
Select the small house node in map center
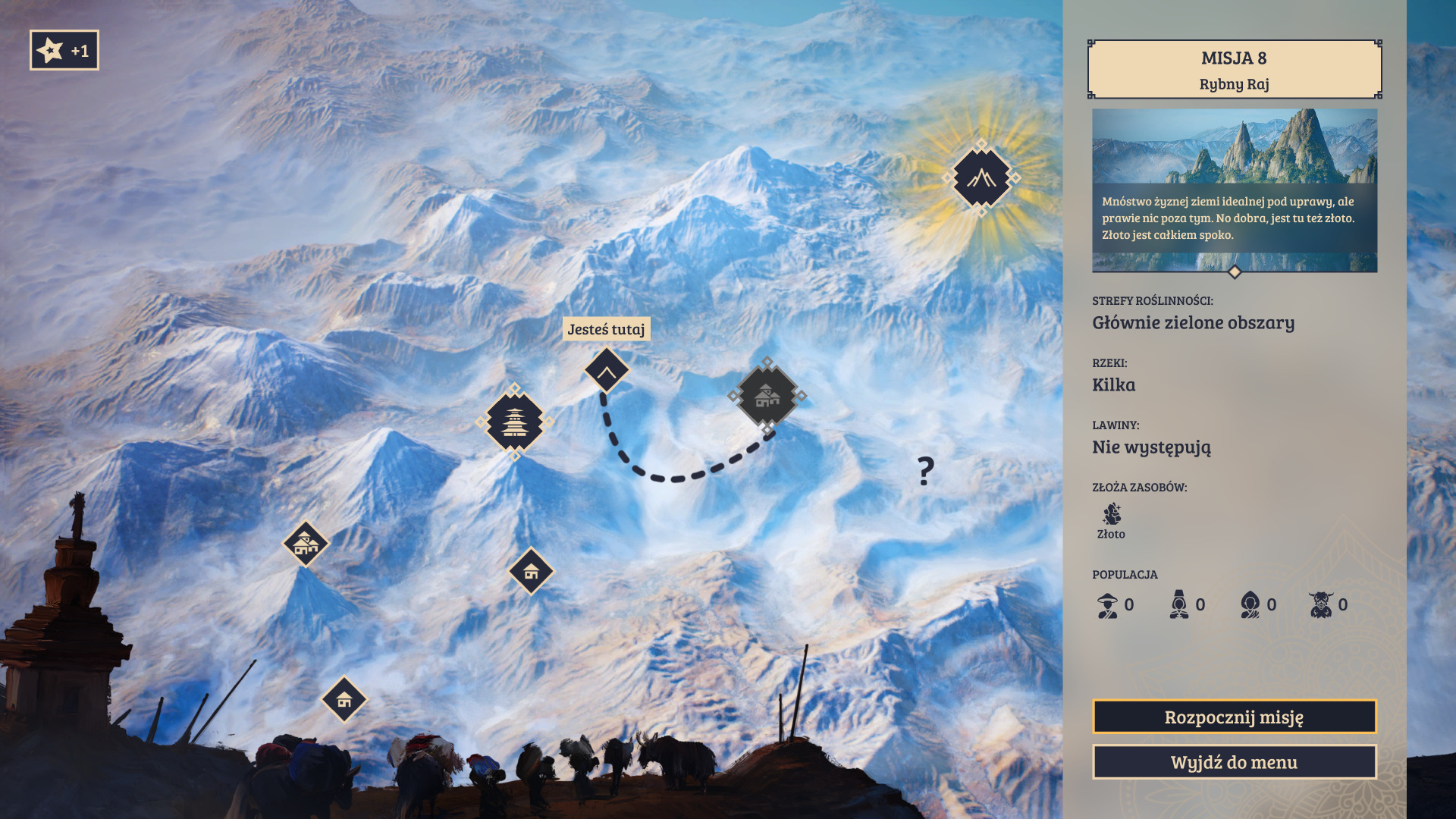point(531,571)
